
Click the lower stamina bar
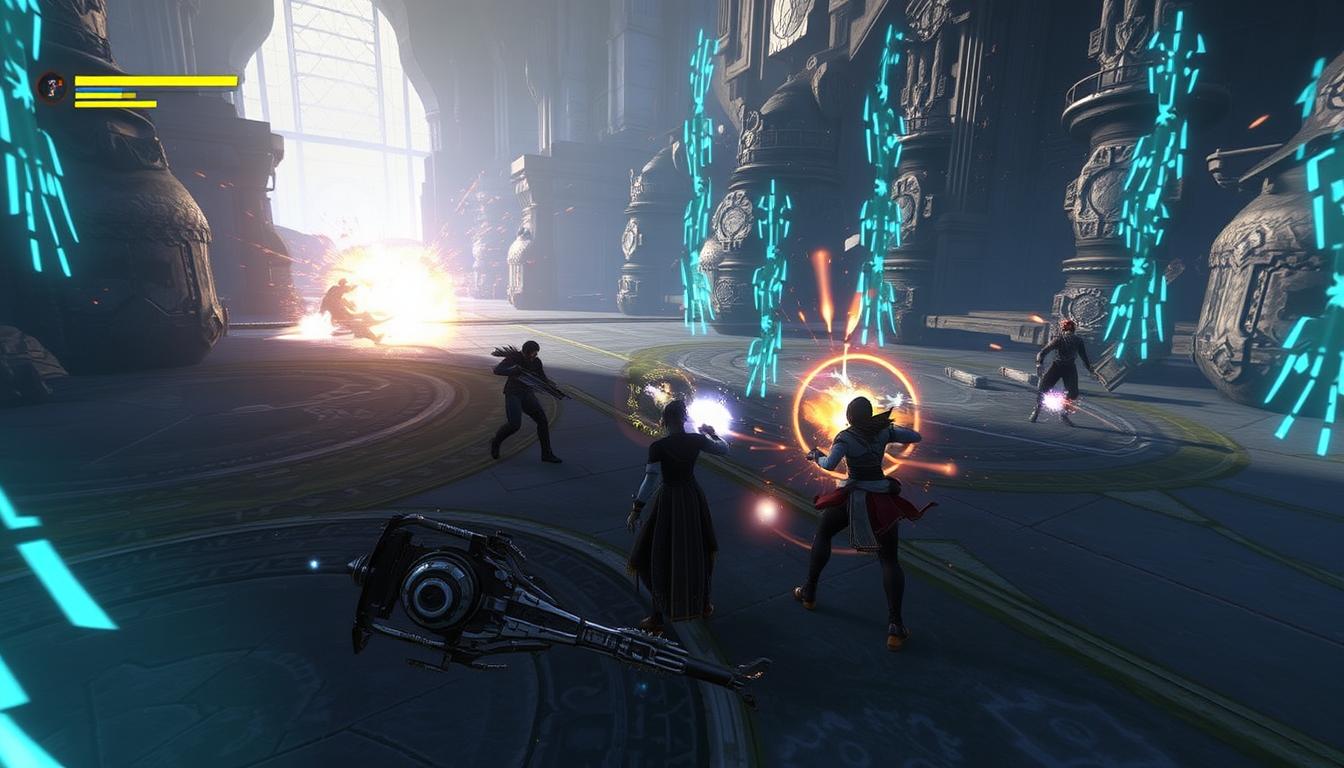tap(115, 104)
